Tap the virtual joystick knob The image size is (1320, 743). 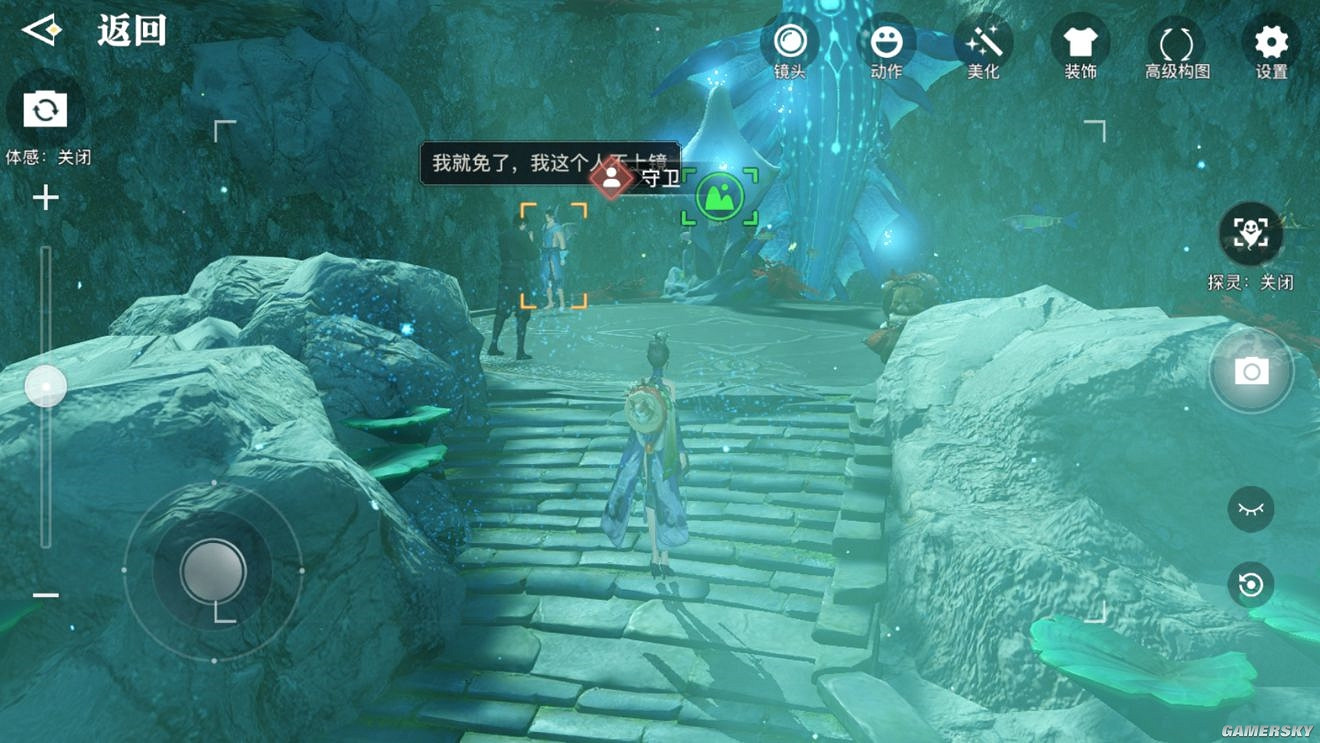213,571
